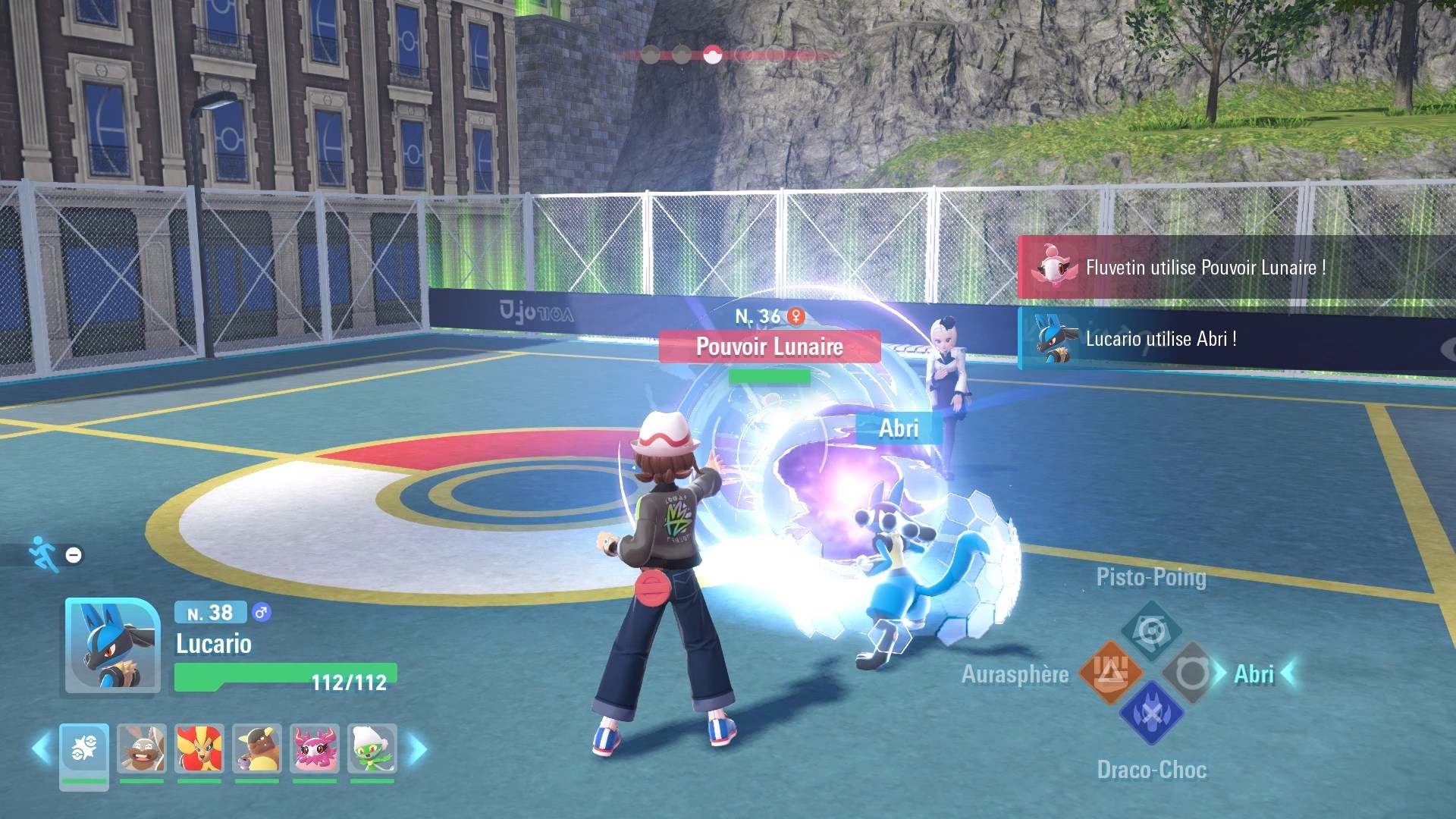Click the right arrow beside the party bar
This screenshot has width=1456, height=819.
pyautogui.click(x=418, y=748)
